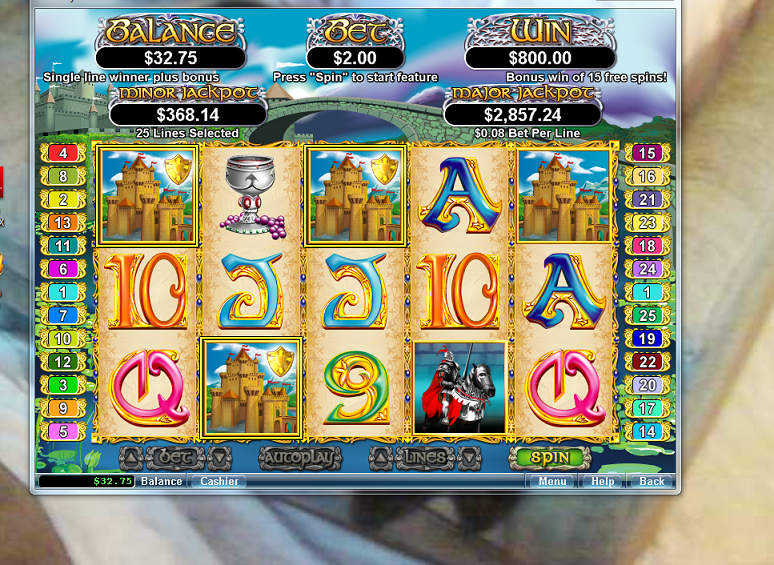Click payline 14 marker

pyautogui.click(x=647, y=432)
